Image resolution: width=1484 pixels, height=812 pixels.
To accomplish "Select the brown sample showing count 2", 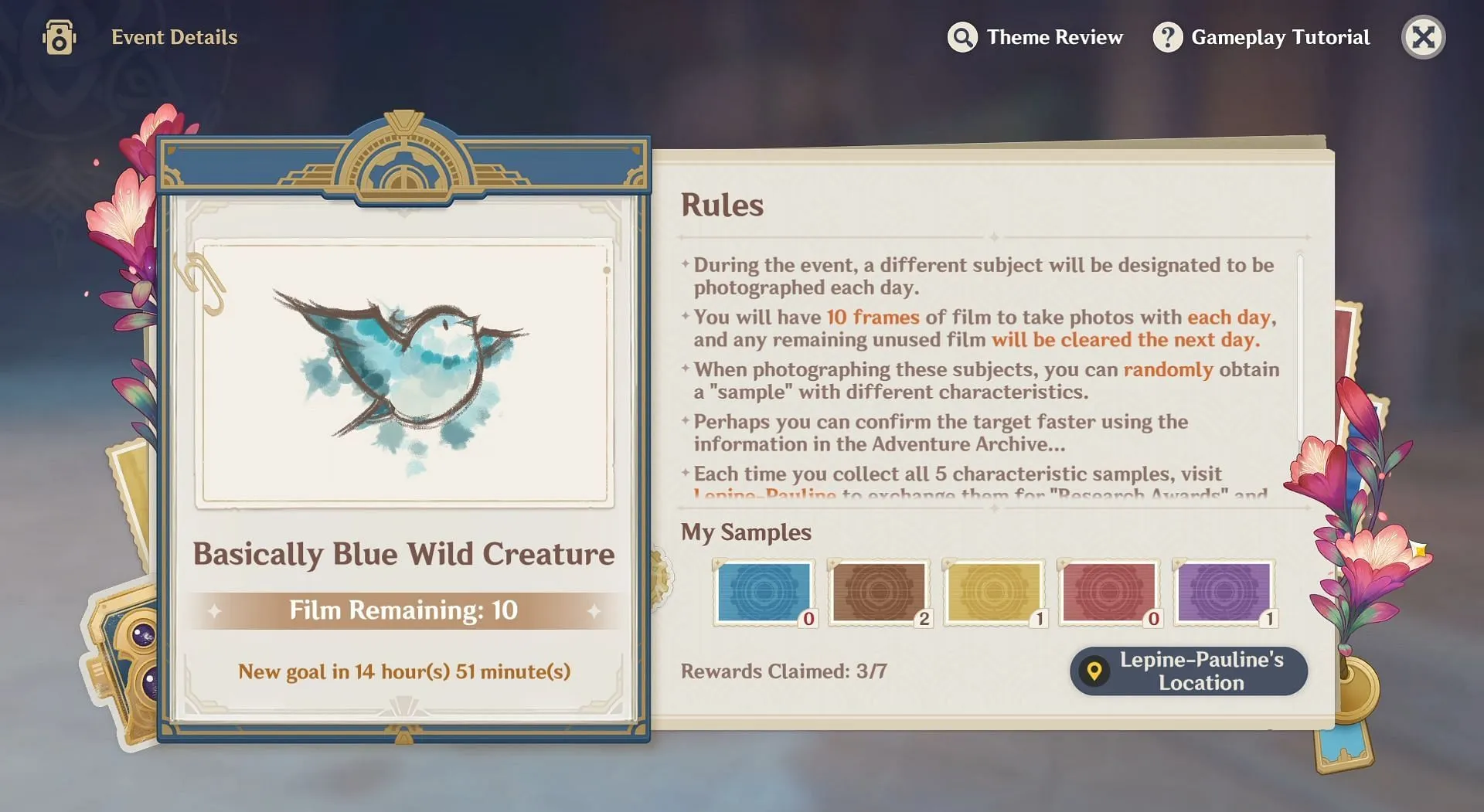I will tap(879, 593).
